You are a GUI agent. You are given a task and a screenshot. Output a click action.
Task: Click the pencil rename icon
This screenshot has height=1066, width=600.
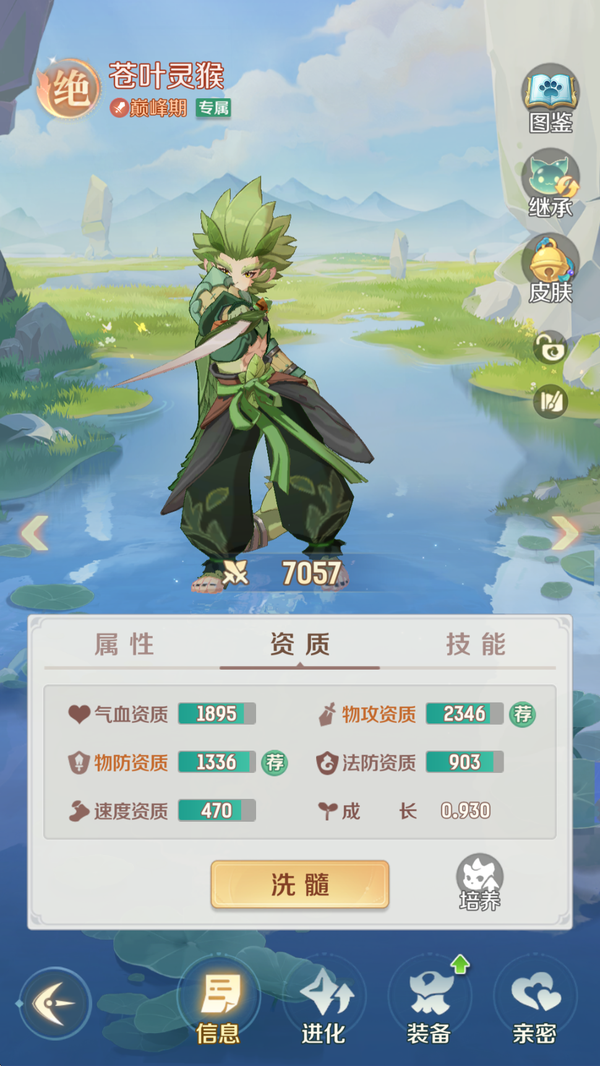click(x=550, y=401)
